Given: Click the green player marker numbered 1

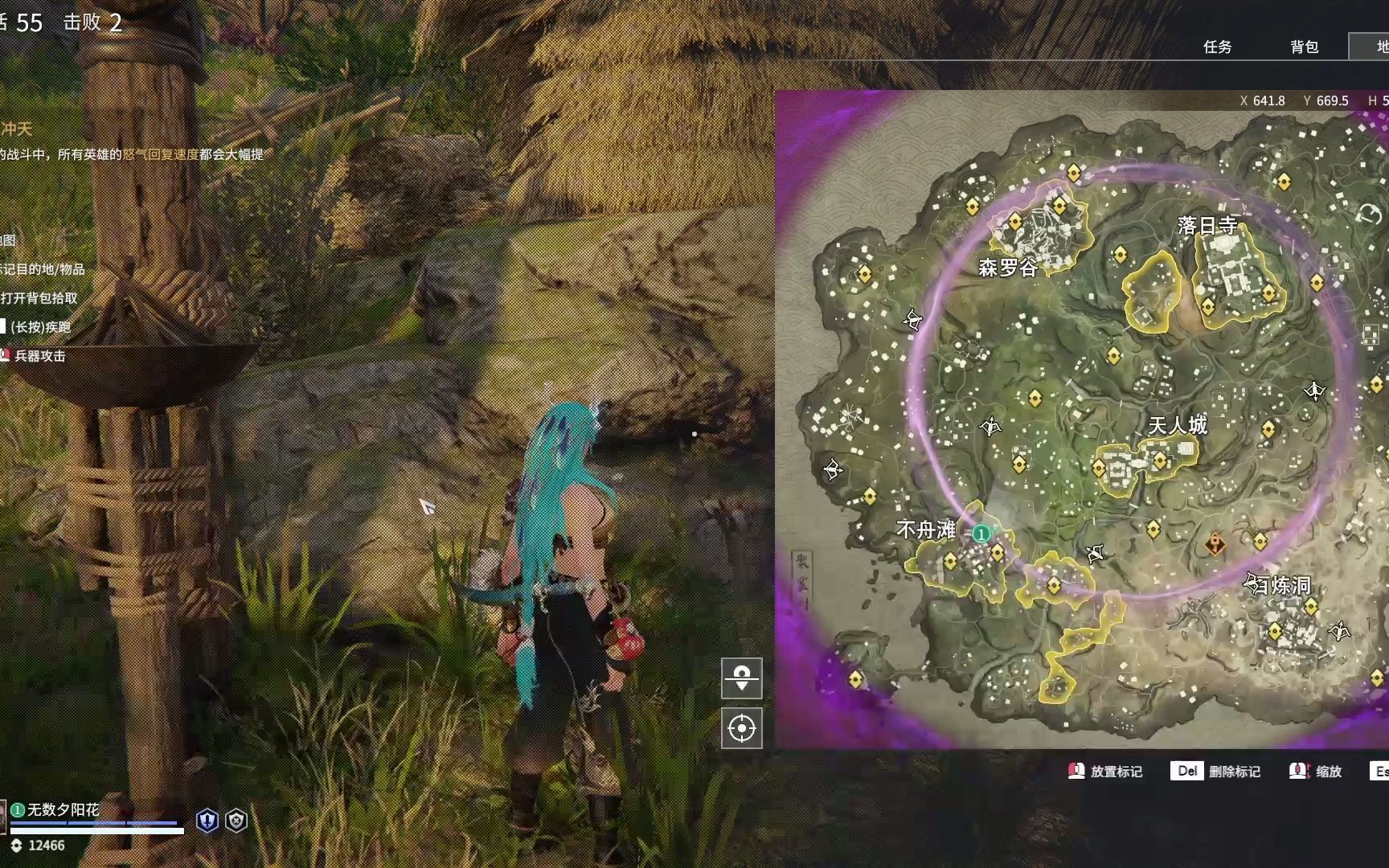Looking at the screenshot, I should 981,534.
